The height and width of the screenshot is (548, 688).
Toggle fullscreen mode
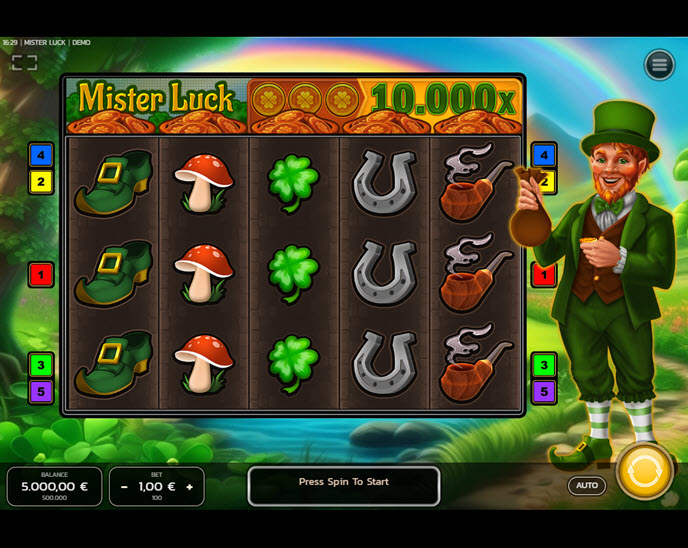pyautogui.click(x=24, y=63)
